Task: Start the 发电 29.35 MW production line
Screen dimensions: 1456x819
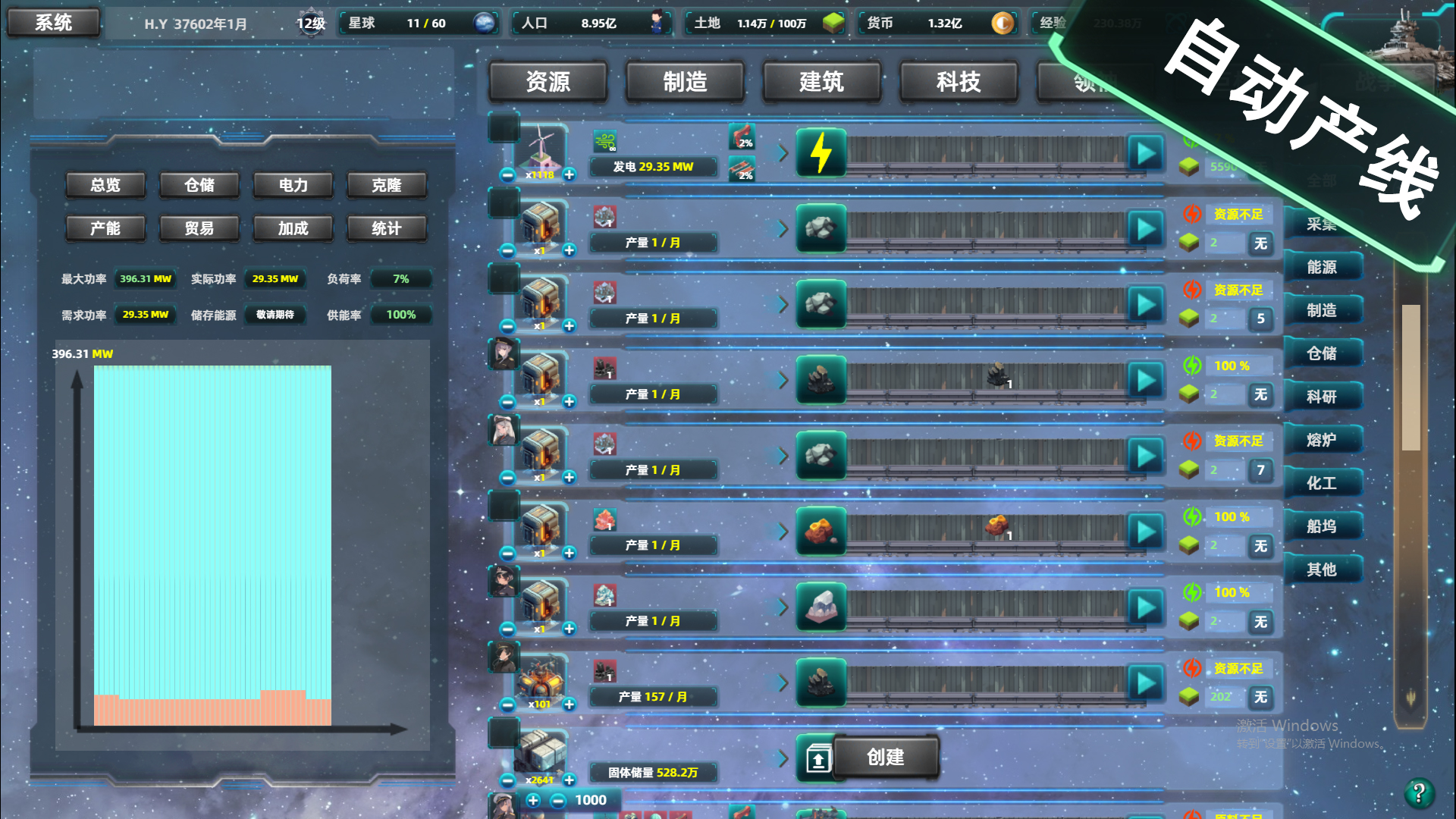Action: point(1145,153)
